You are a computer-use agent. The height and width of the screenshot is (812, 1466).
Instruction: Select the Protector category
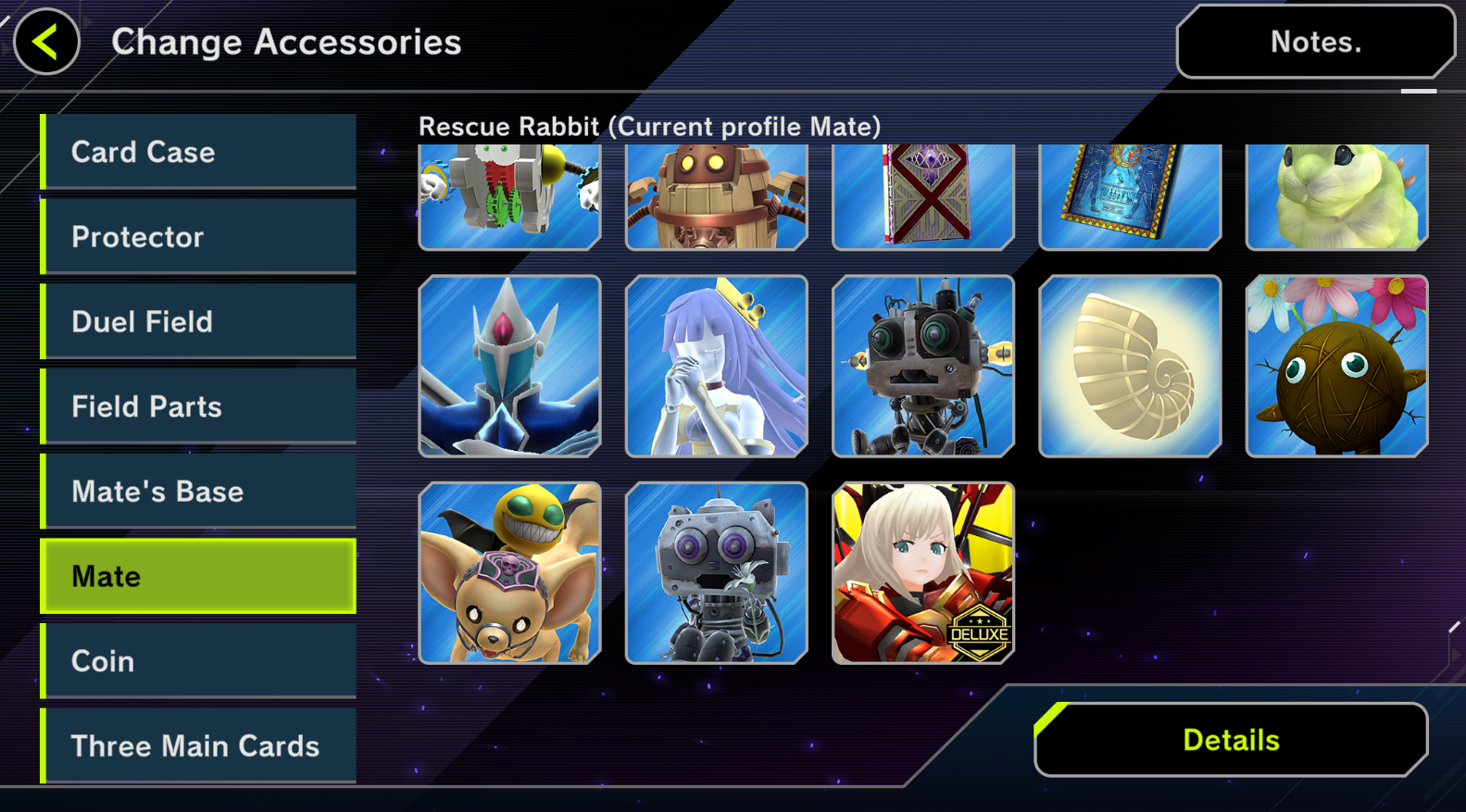click(x=199, y=237)
